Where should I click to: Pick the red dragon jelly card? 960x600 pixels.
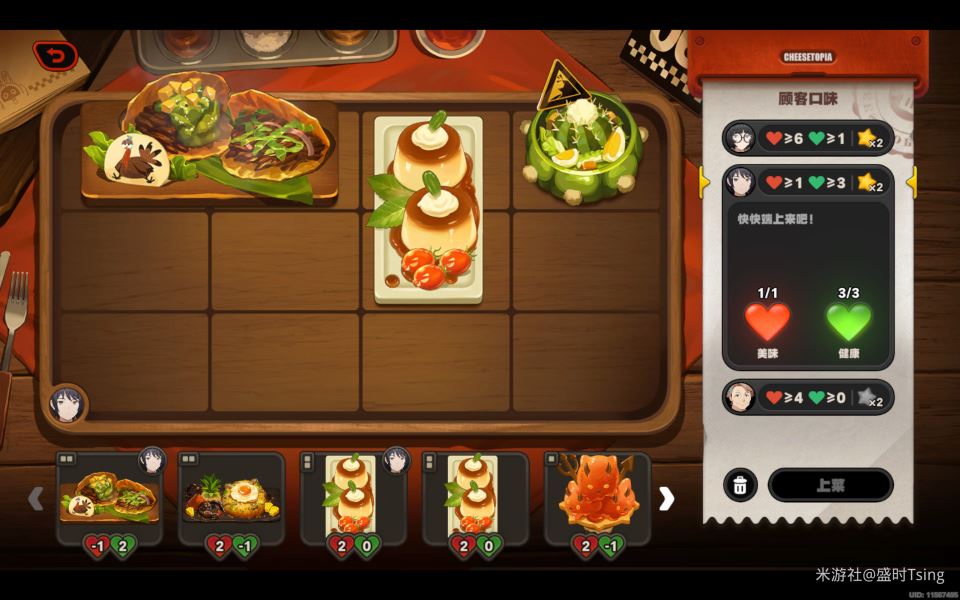(x=597, y=497)
